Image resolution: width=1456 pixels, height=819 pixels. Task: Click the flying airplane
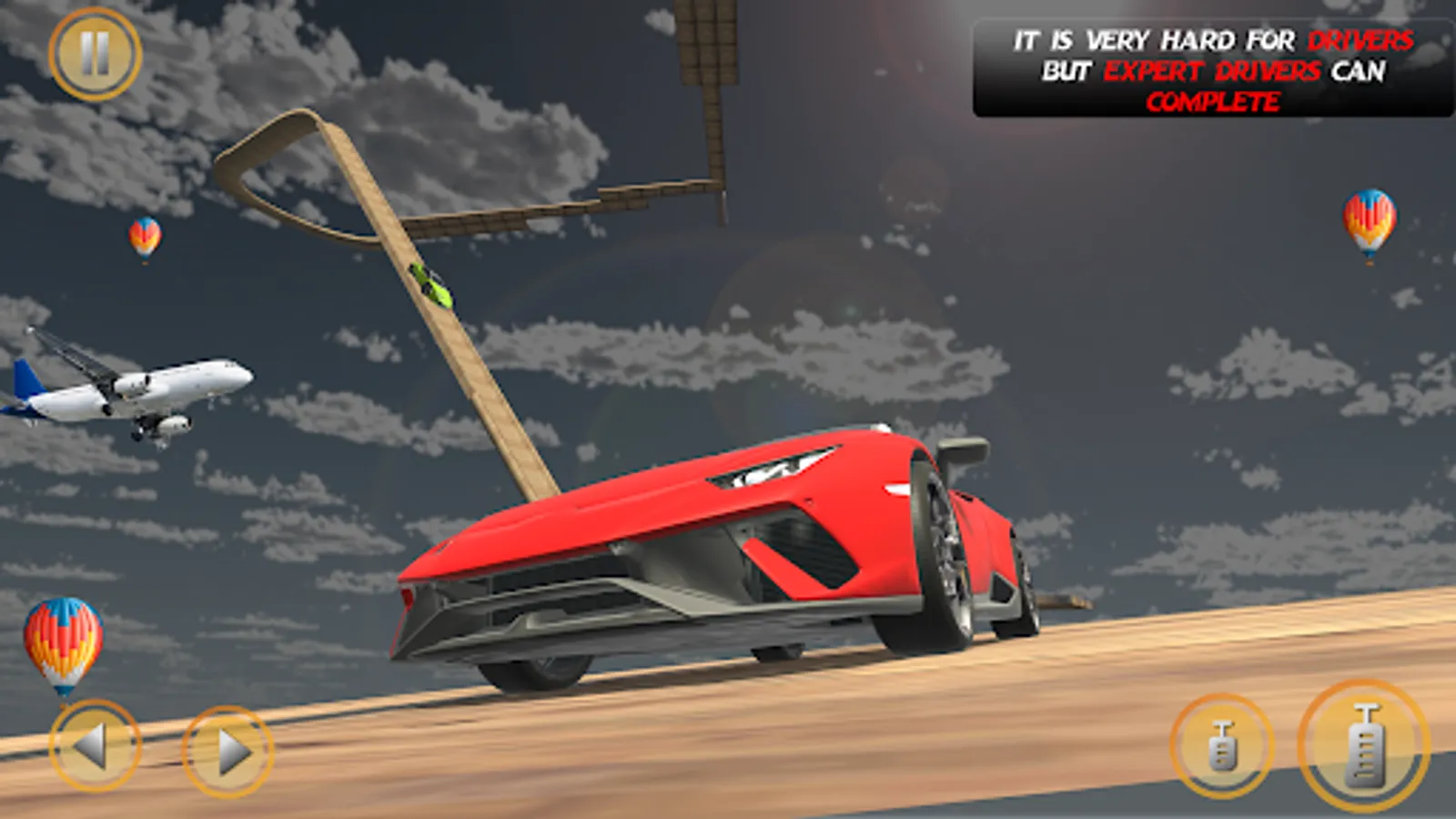(136, 387)
